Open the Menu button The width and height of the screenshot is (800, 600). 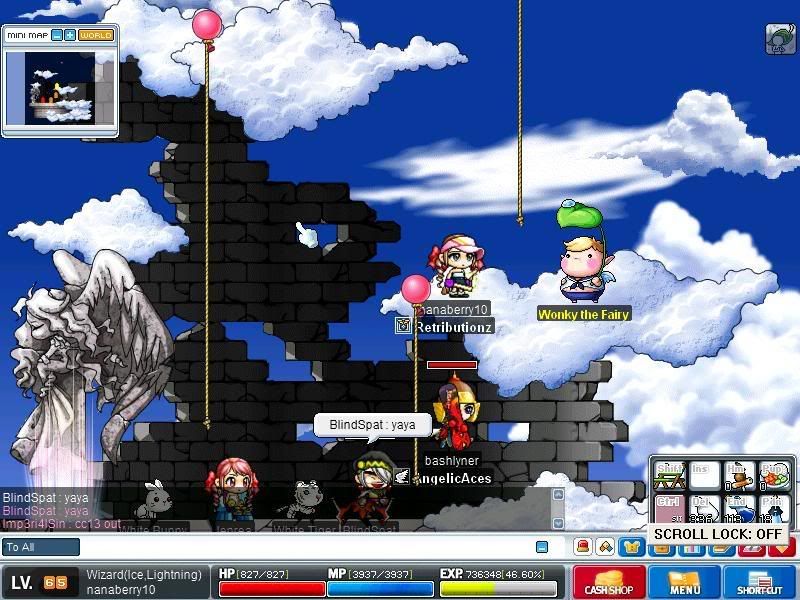pyautogui.click(x=684, y=582)
